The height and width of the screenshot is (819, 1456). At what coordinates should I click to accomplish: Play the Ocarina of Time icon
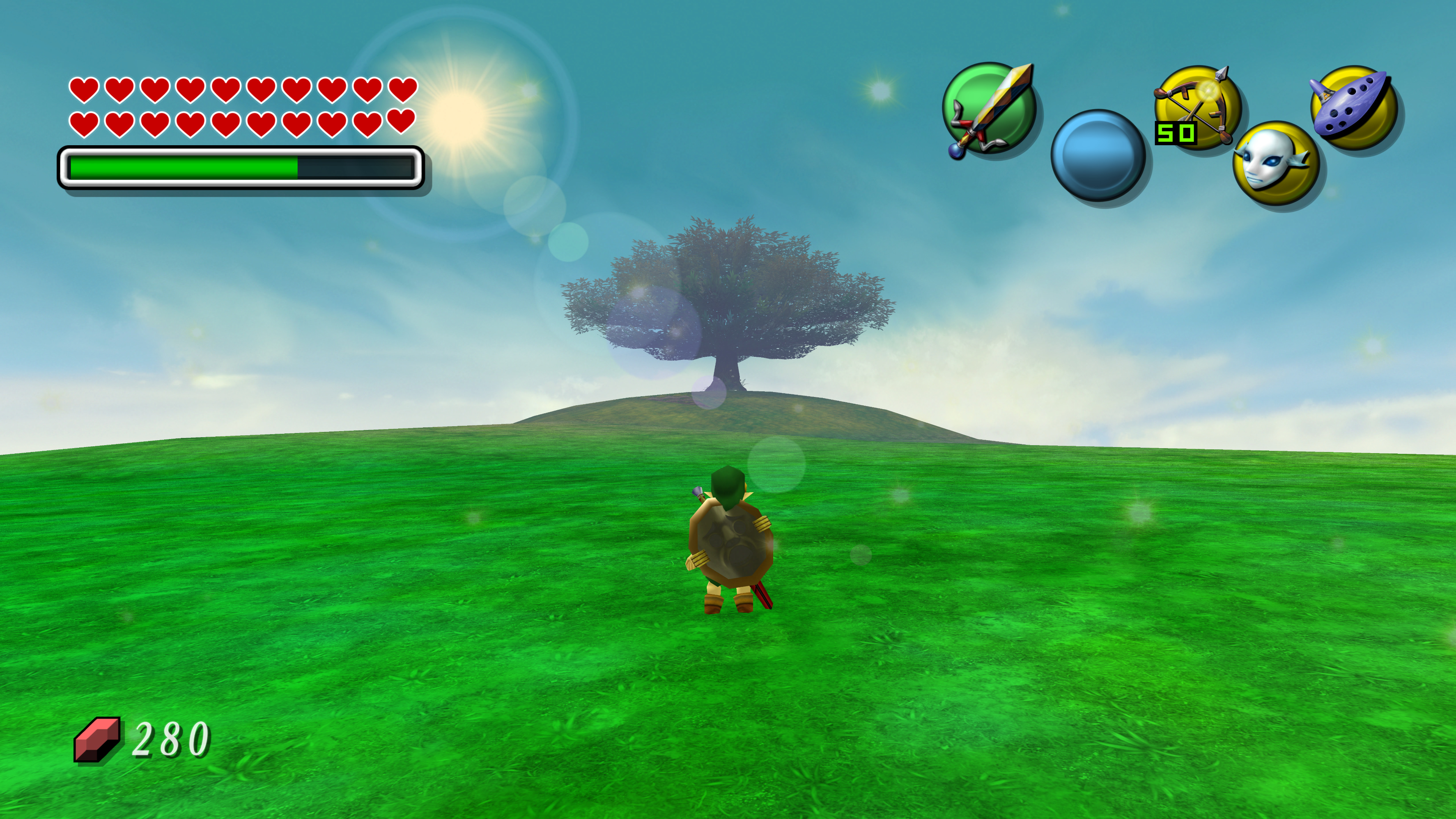click(x=1353, y=107)
